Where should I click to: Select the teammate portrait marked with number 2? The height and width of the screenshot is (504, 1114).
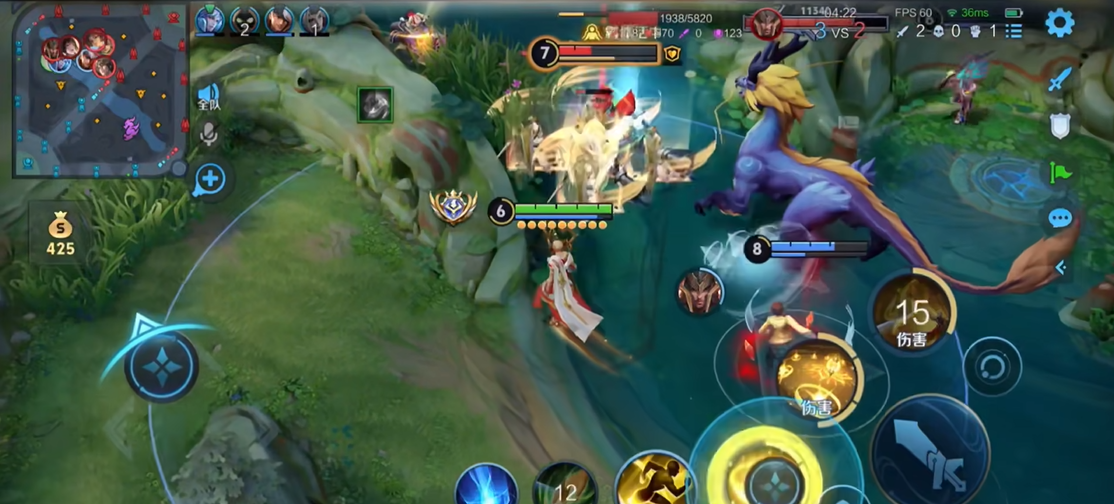click(244, 20)
